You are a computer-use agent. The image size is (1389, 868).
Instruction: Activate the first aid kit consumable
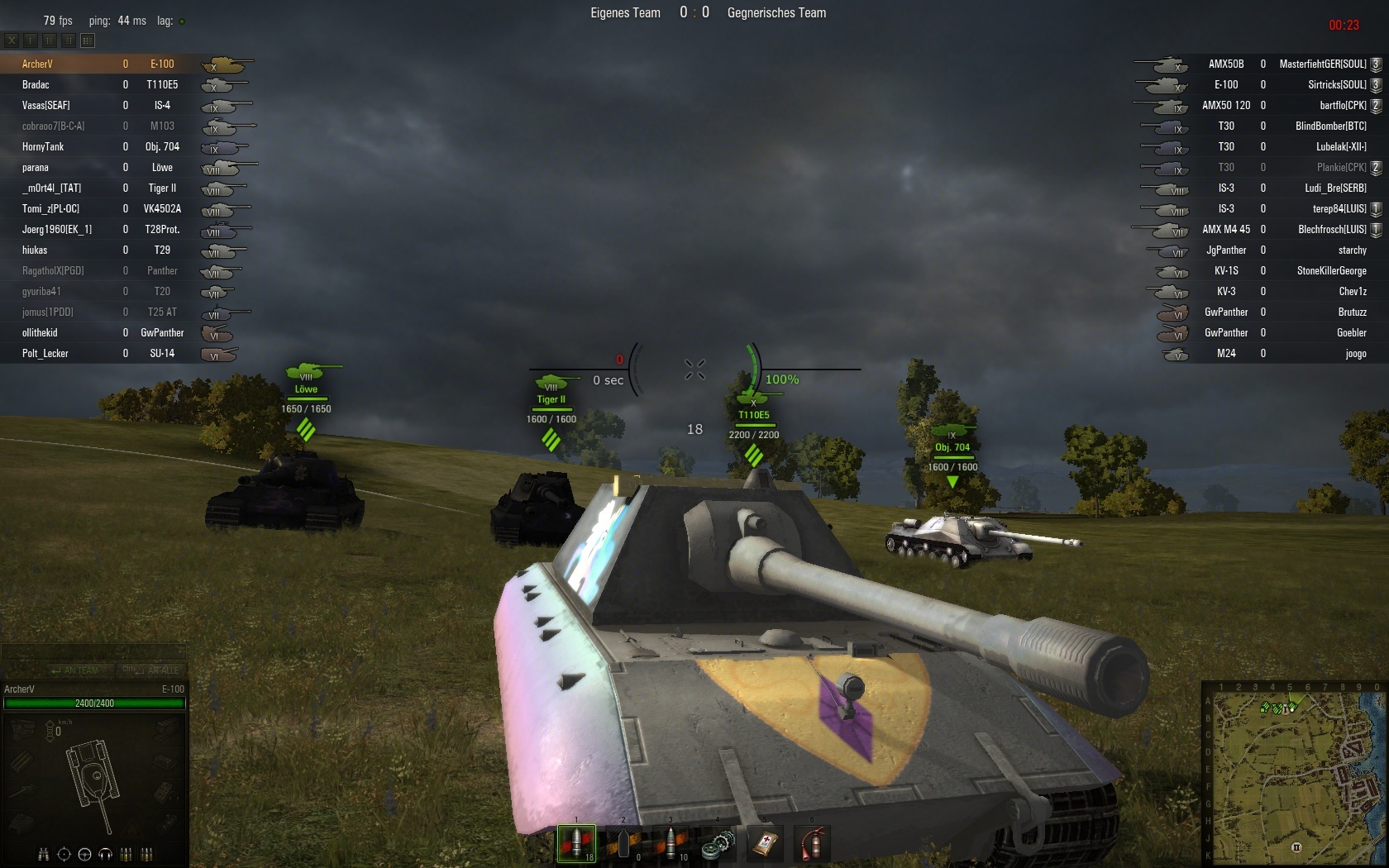pos(765,843)
